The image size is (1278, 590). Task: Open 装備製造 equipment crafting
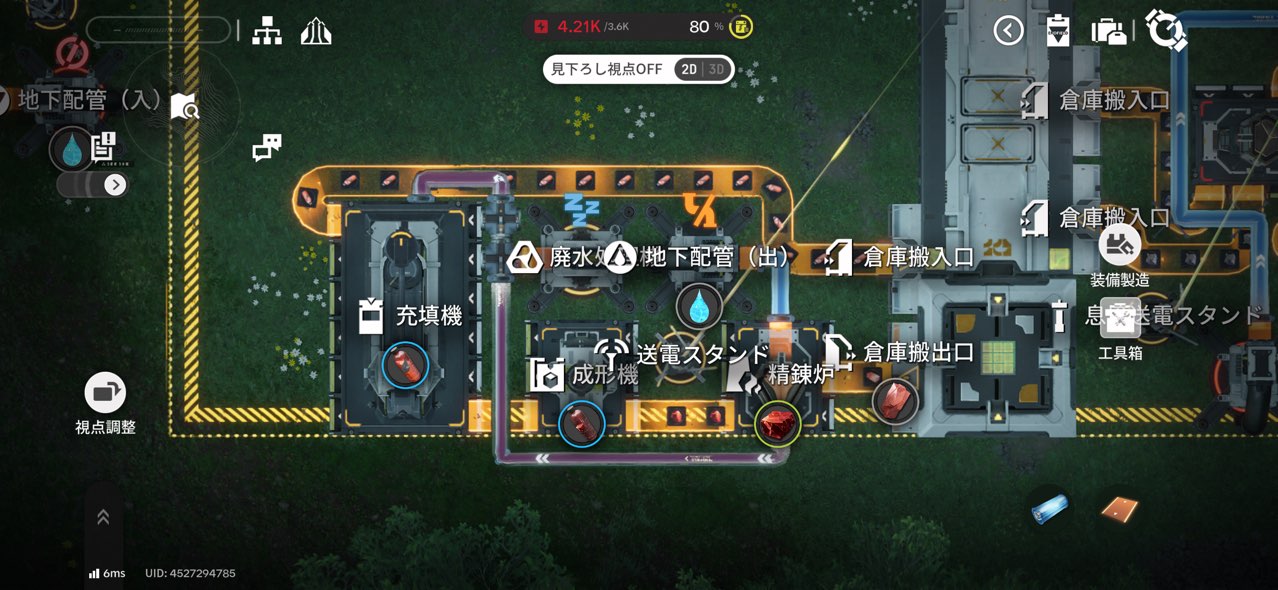(1120, 244)
